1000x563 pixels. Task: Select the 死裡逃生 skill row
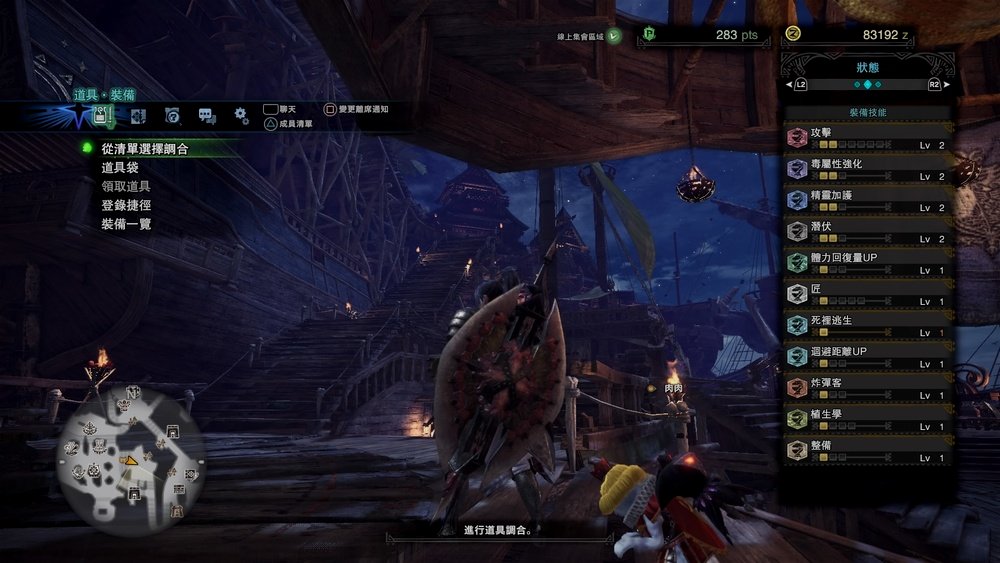pyautogui.click(x=866, y=325)
